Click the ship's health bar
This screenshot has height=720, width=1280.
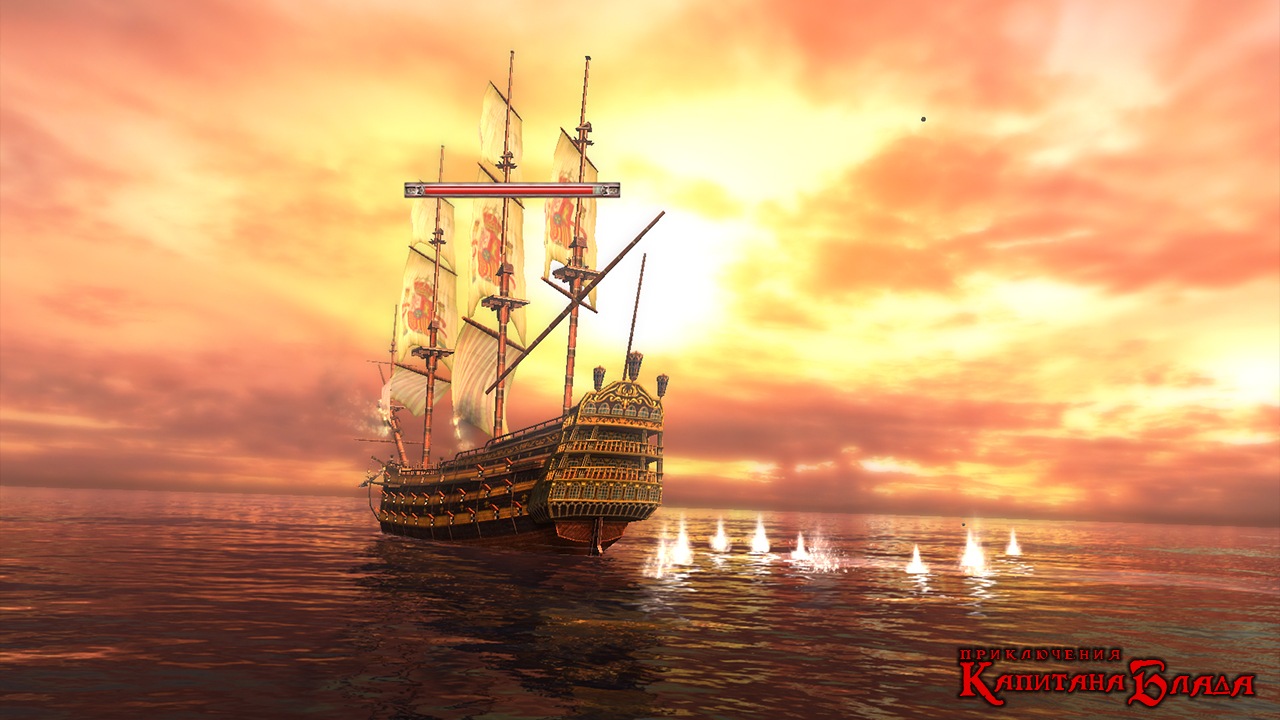click(x=510, y=188)
